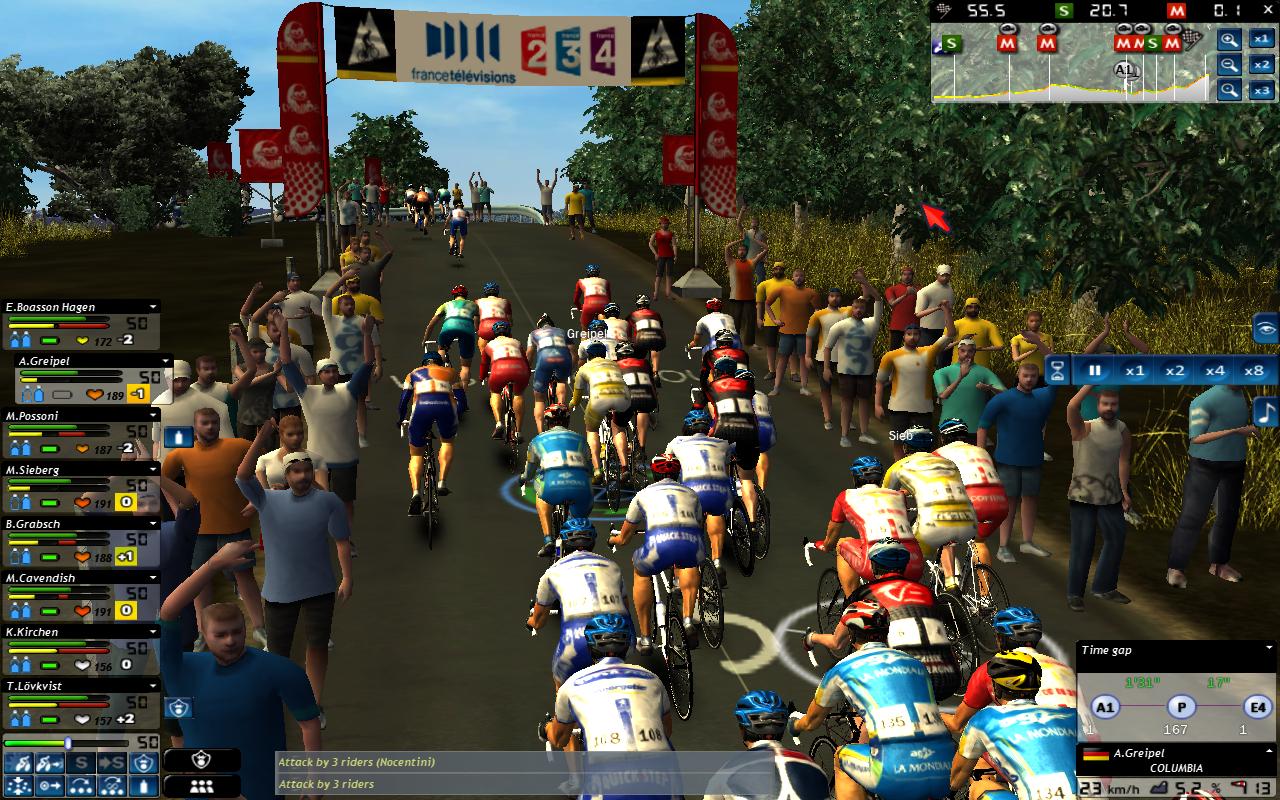Open the three-riders team button
1280x800 pixels.
[x=202, y=786]
